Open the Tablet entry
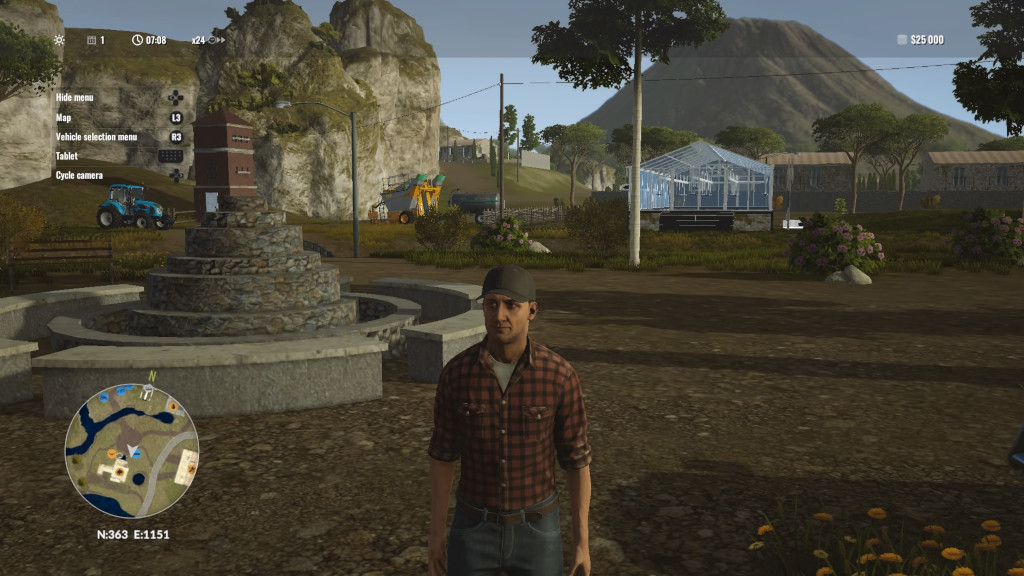Viewport: 1024px width, 576px height. (x=67, y=156)
